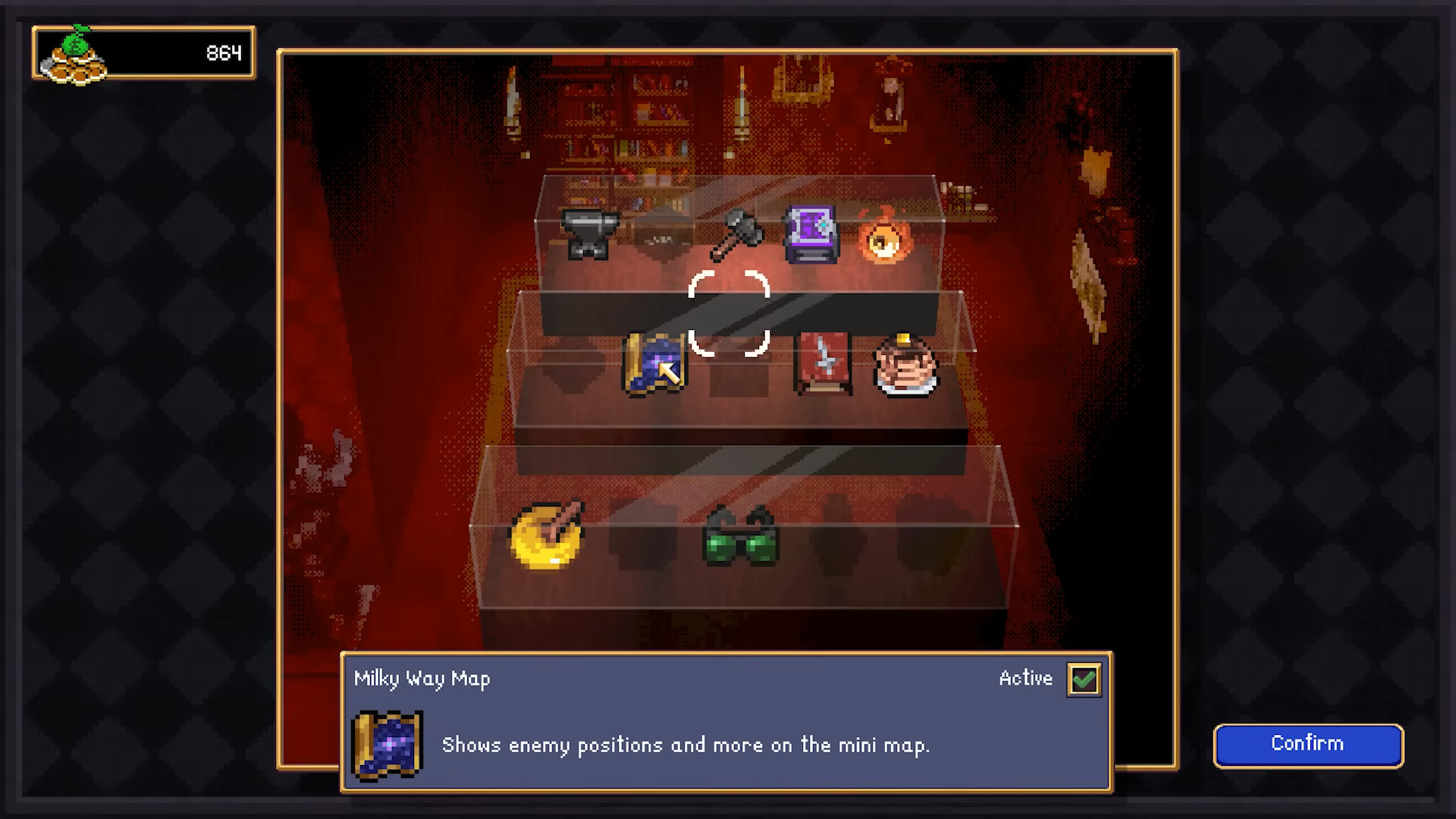Choose the golden gong item
The image size is (1456, 819).
coord(547,535)
